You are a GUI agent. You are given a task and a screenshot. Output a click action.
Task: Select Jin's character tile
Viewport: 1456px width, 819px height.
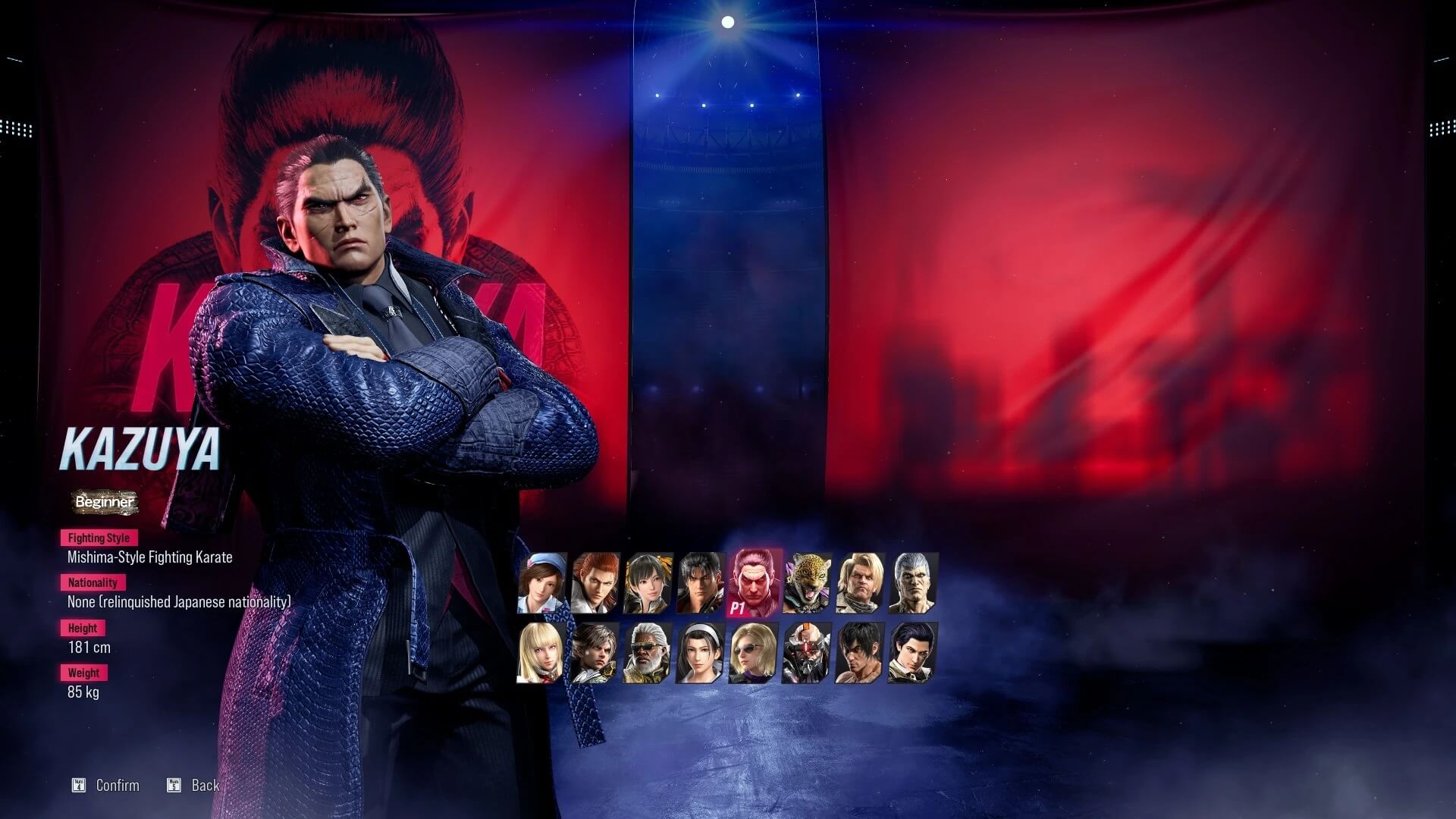[x=701, y=582]
